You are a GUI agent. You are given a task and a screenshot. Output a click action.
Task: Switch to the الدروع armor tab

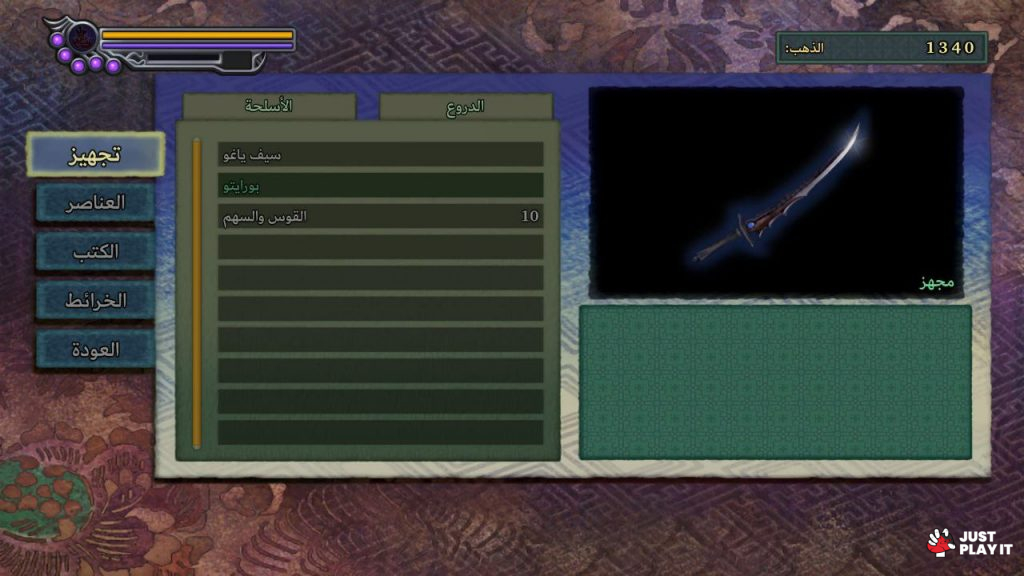click(x=465, y=106)
